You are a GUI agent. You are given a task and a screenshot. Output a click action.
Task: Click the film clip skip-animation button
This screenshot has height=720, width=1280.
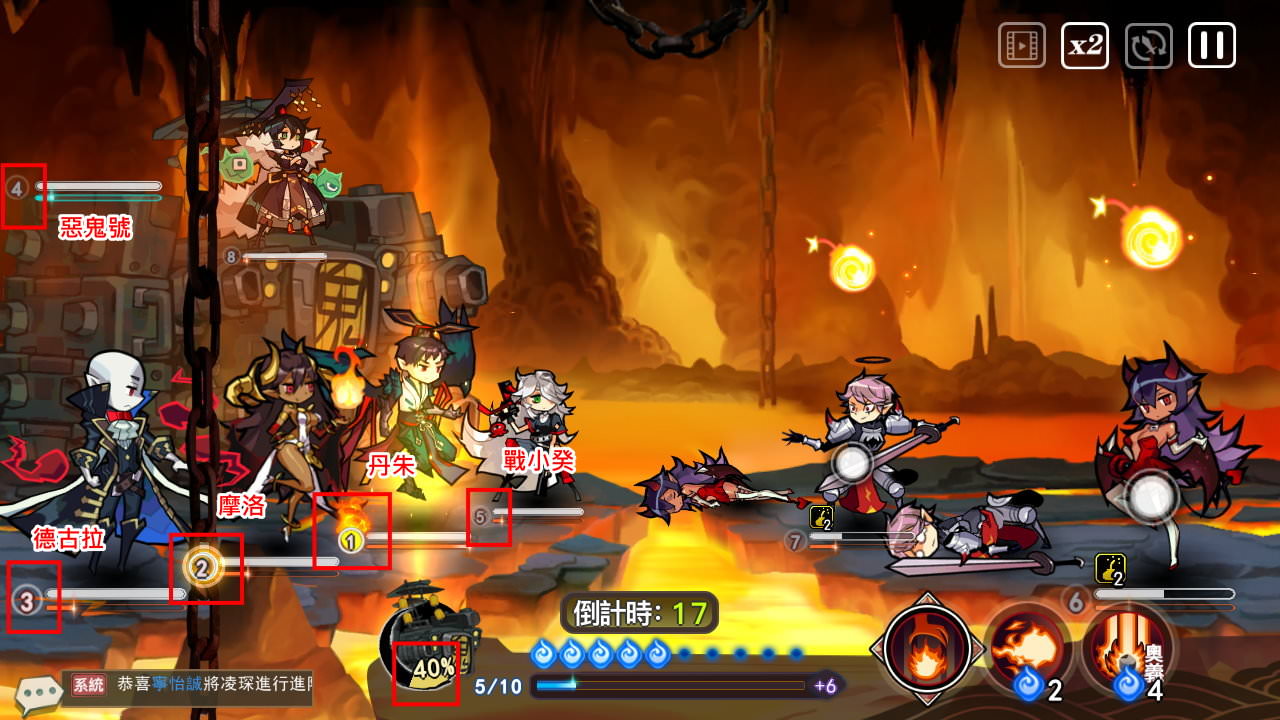click(x=1021, y=46)
